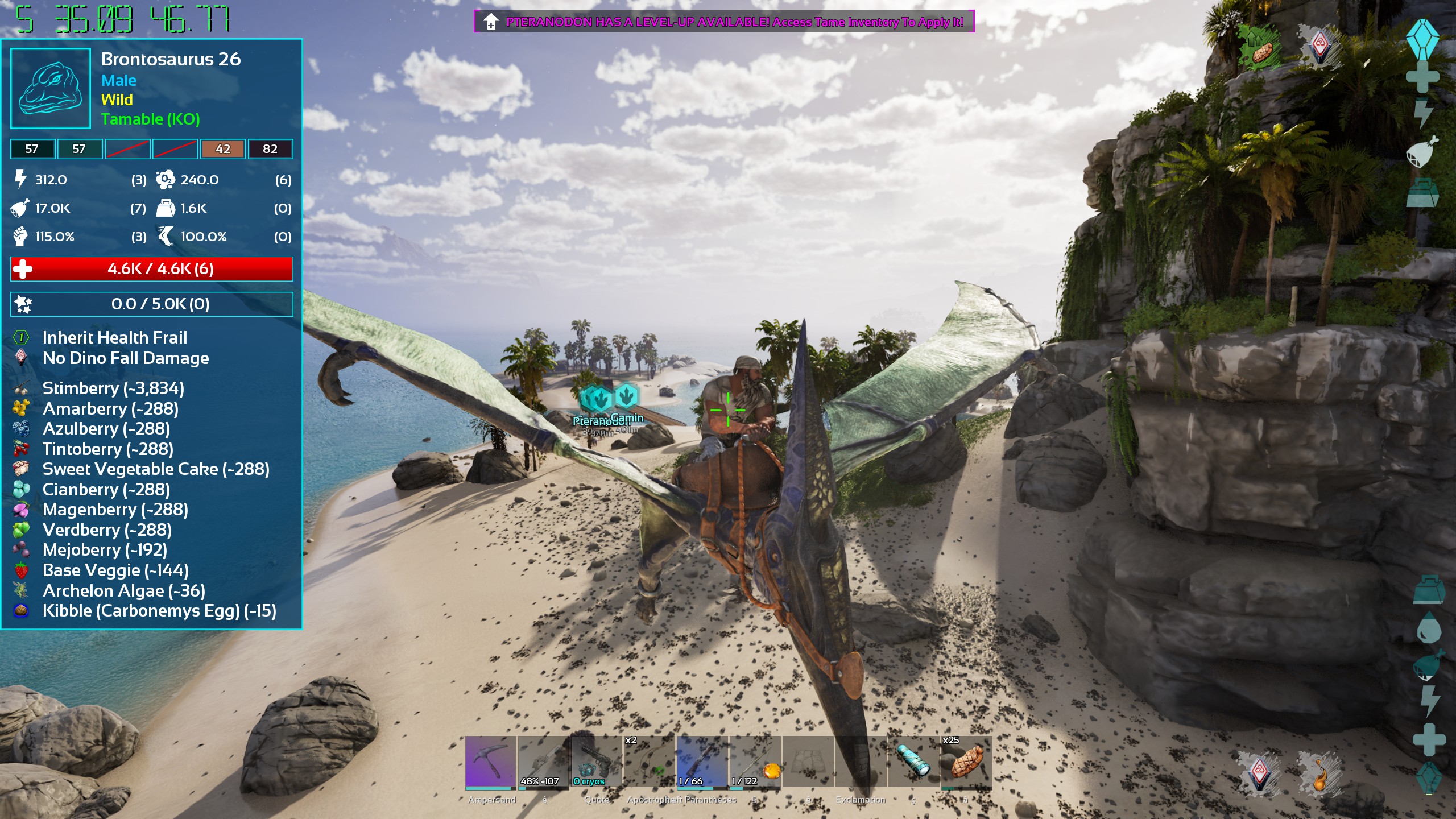Equip the blue rifle slot showing 1/66

pyautogui.click(x=702, y=762)
